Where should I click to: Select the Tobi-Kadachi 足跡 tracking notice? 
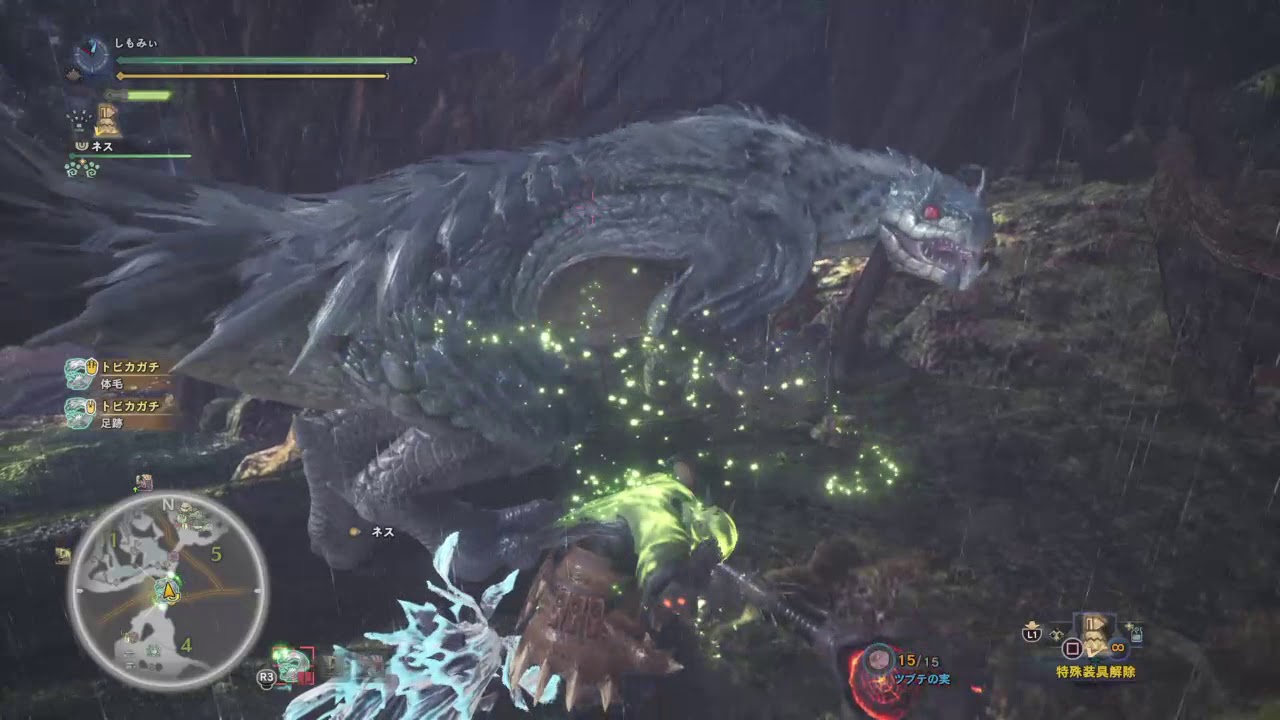[x=113, y=413]
